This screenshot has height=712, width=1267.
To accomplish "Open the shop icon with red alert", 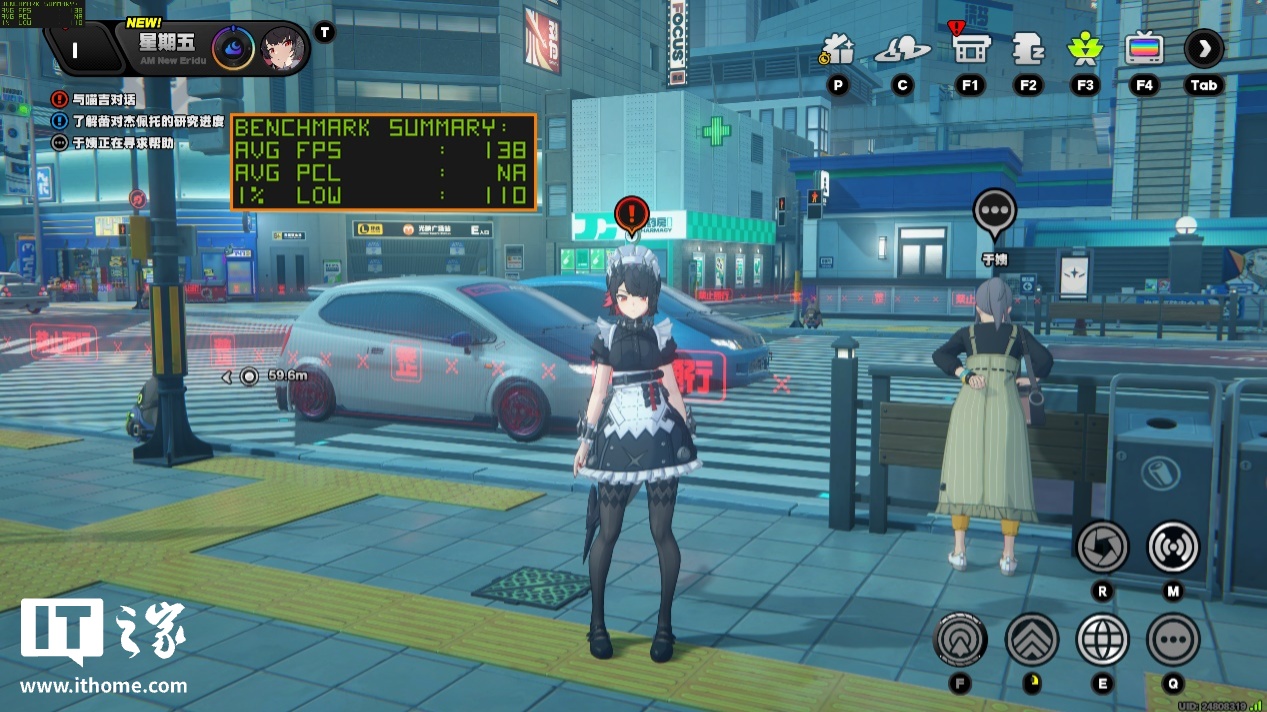I will coord(969,48).
